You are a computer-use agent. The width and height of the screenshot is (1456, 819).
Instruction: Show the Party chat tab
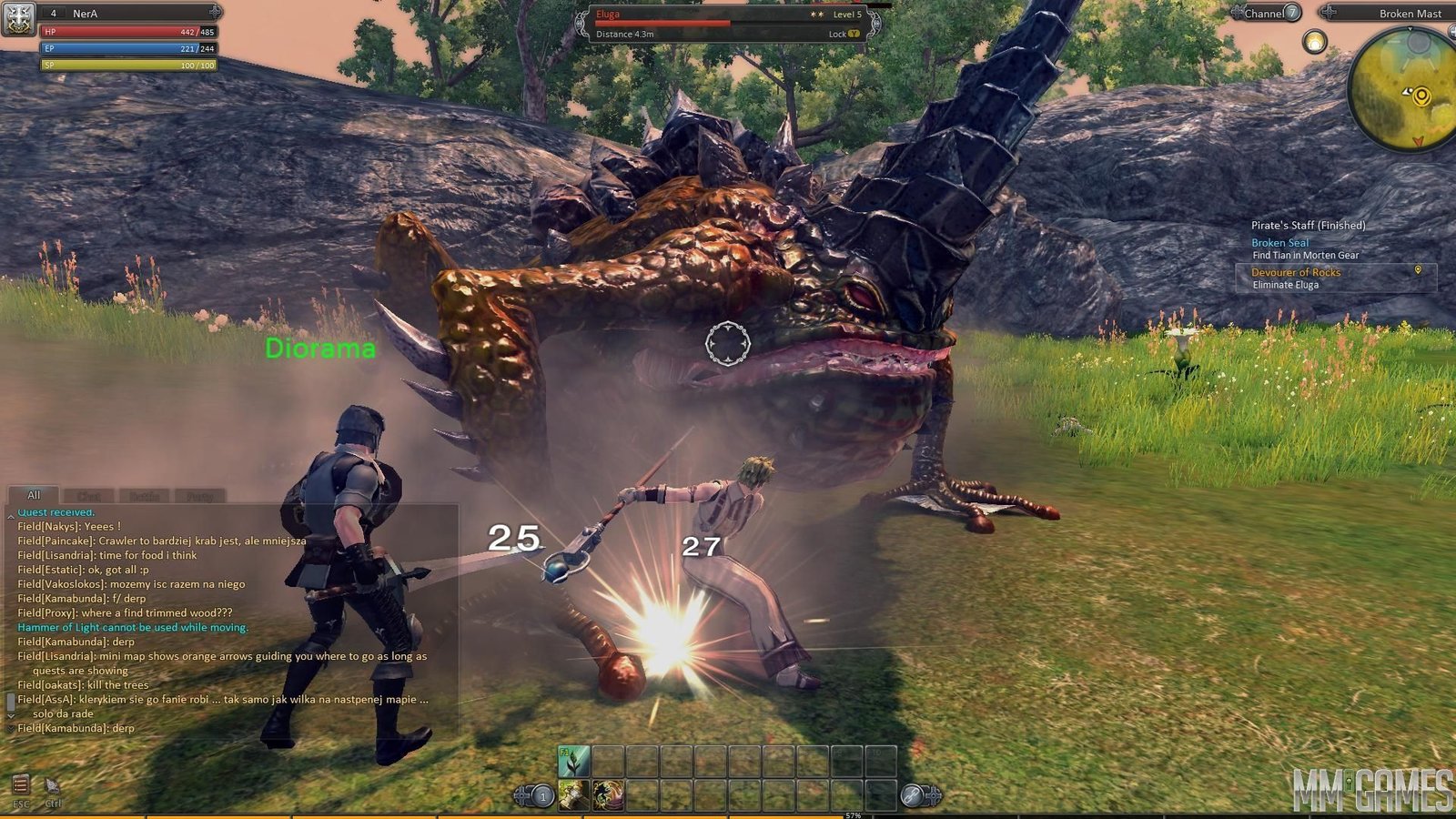(199, 496)
